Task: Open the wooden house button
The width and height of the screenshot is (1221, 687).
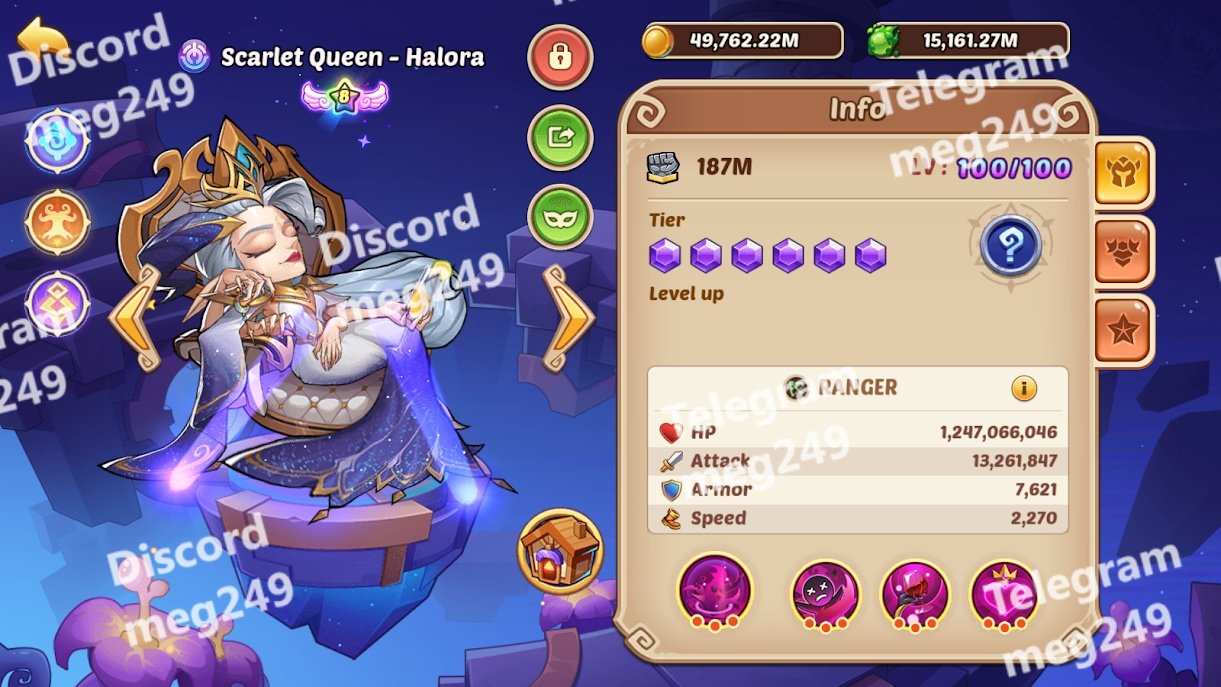Action: click(x=560, y=551)
